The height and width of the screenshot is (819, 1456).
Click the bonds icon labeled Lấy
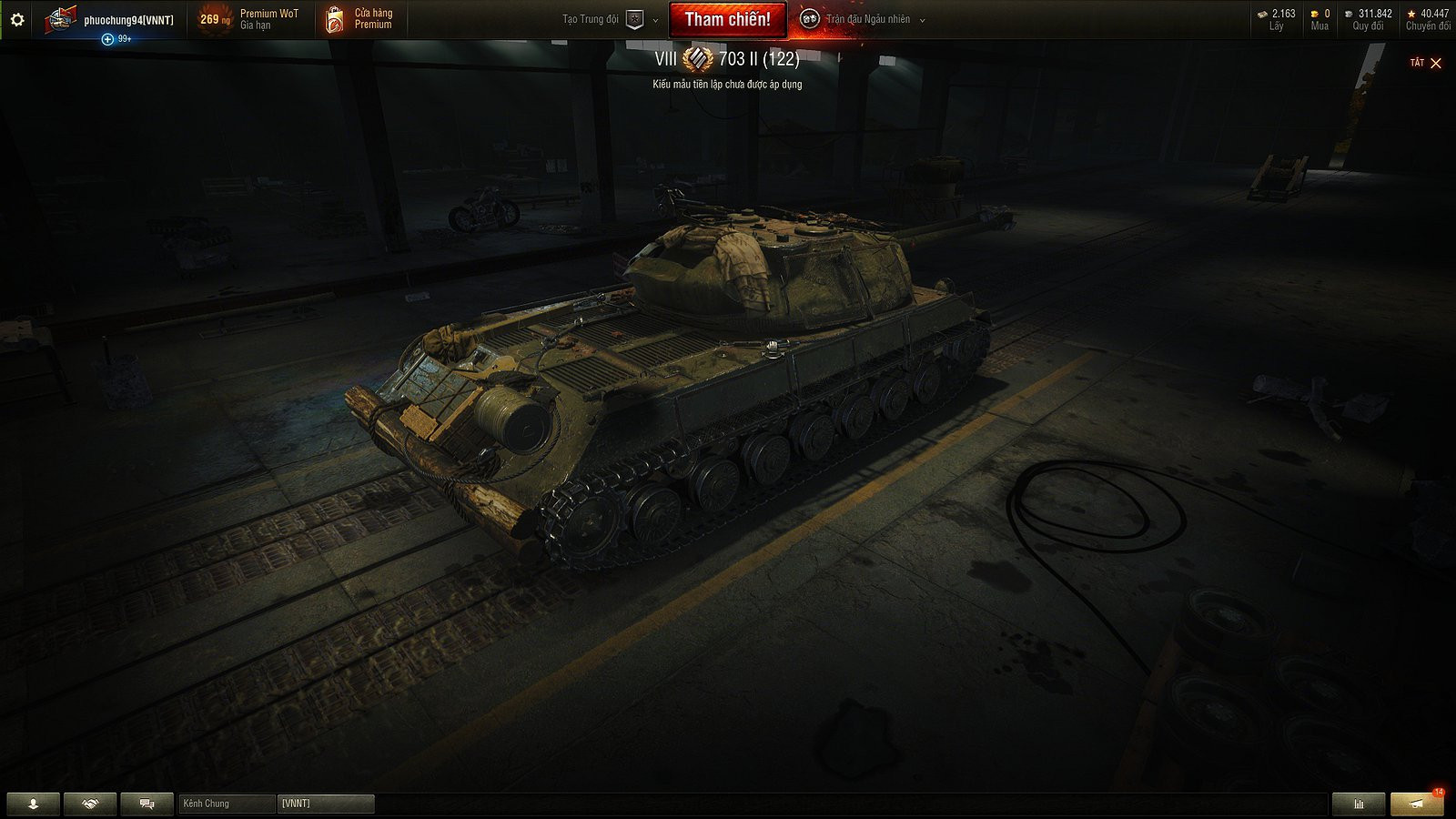pos(1260,15)
